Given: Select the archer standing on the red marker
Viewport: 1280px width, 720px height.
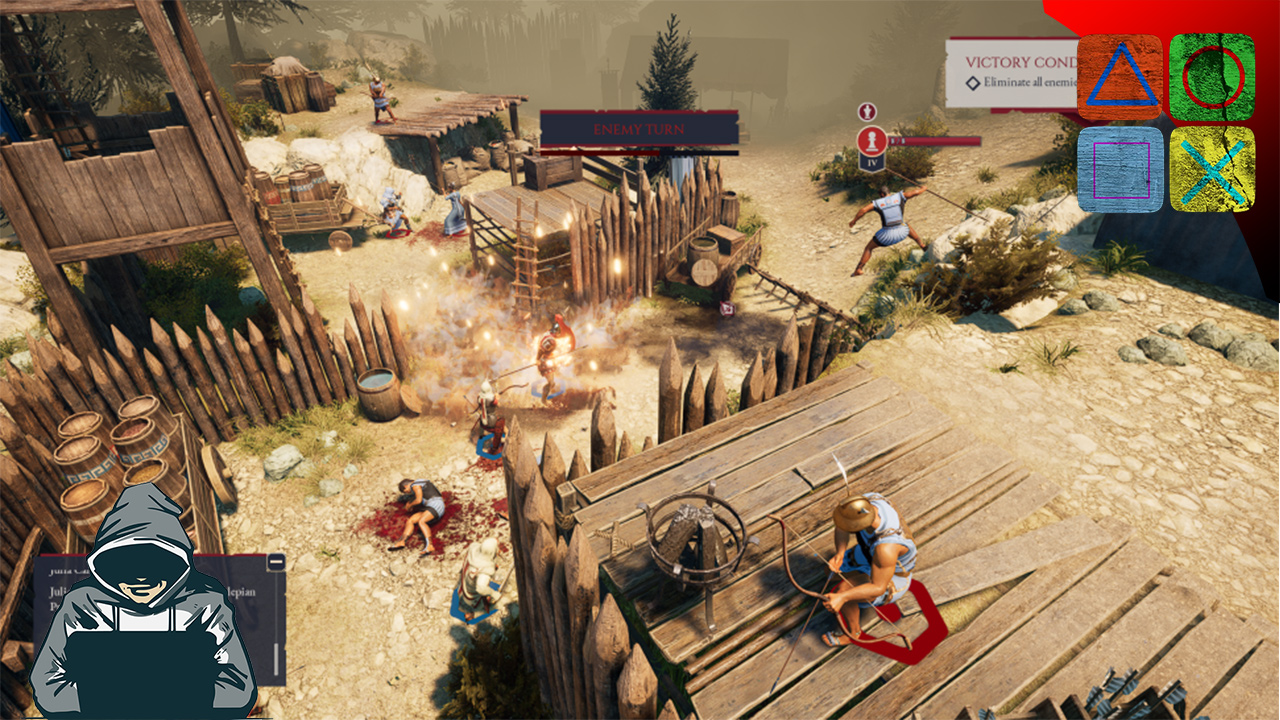Looking at the screenshot, I should 868,560.
